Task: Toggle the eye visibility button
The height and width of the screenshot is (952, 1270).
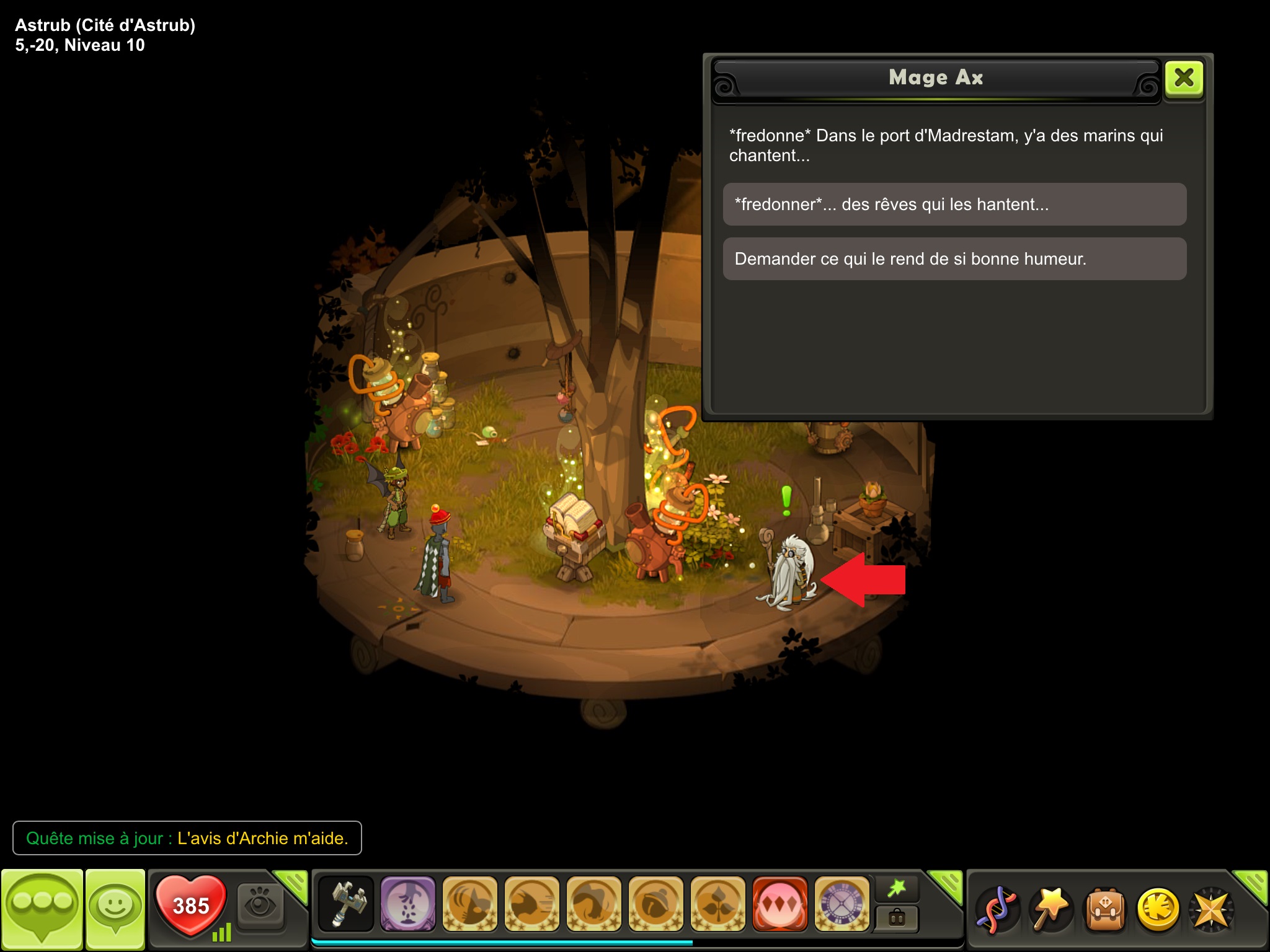Action: tap(260, 906)
